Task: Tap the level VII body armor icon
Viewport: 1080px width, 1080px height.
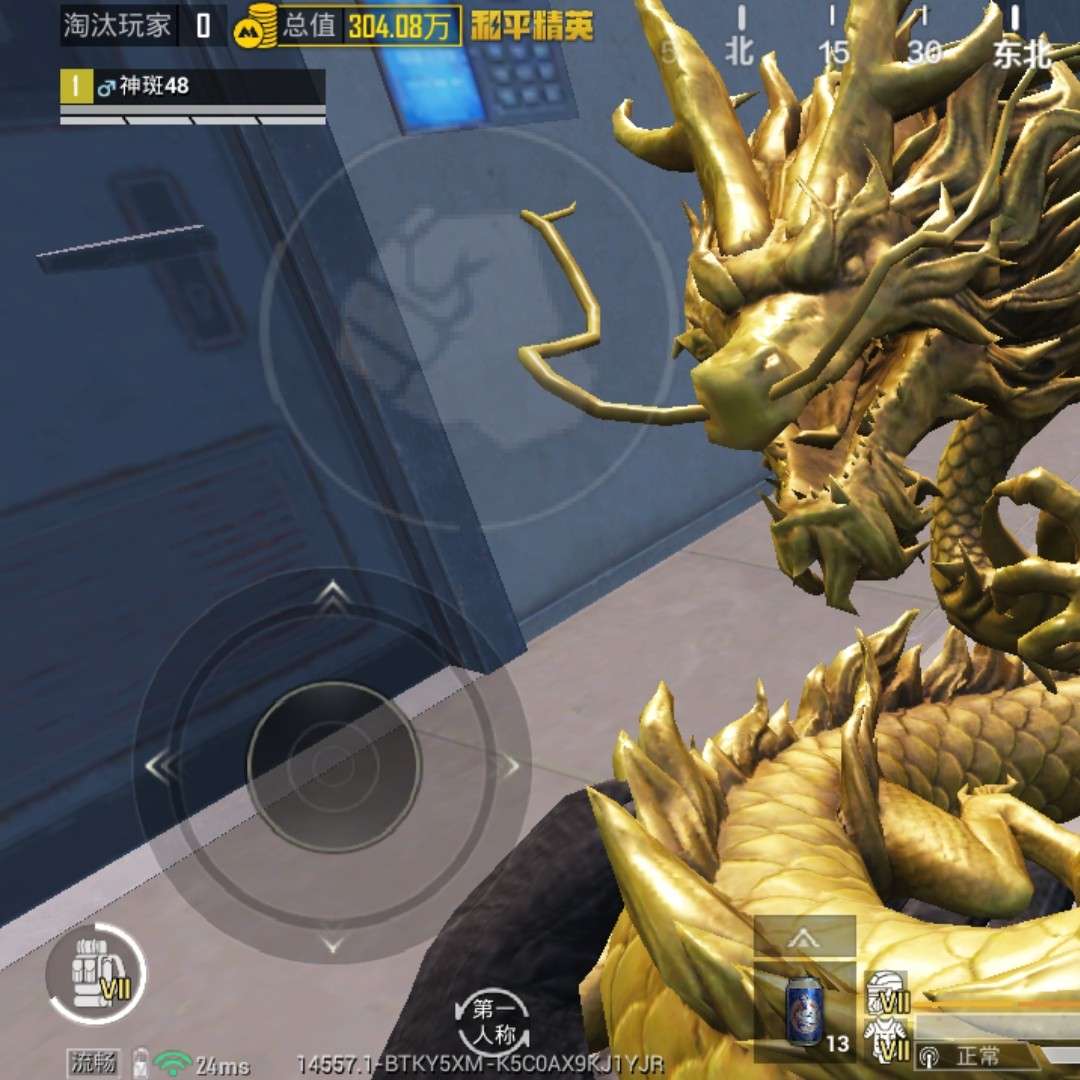Action: (889, 1038)
